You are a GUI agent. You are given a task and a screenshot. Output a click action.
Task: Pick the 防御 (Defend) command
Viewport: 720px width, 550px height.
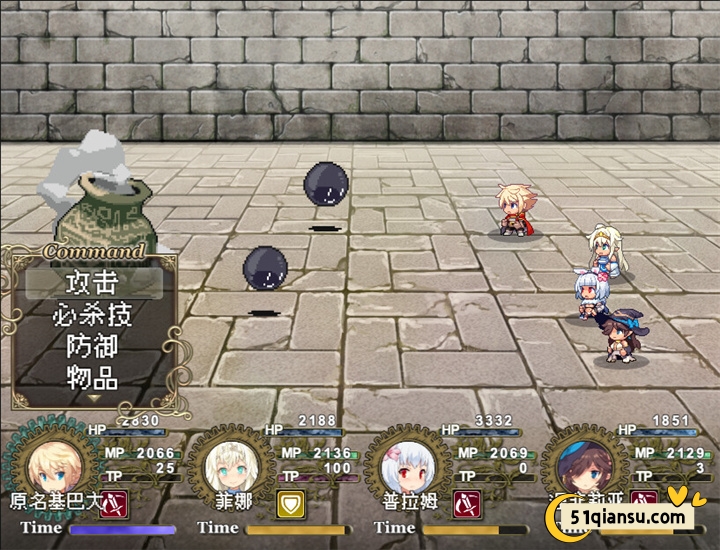92,346
